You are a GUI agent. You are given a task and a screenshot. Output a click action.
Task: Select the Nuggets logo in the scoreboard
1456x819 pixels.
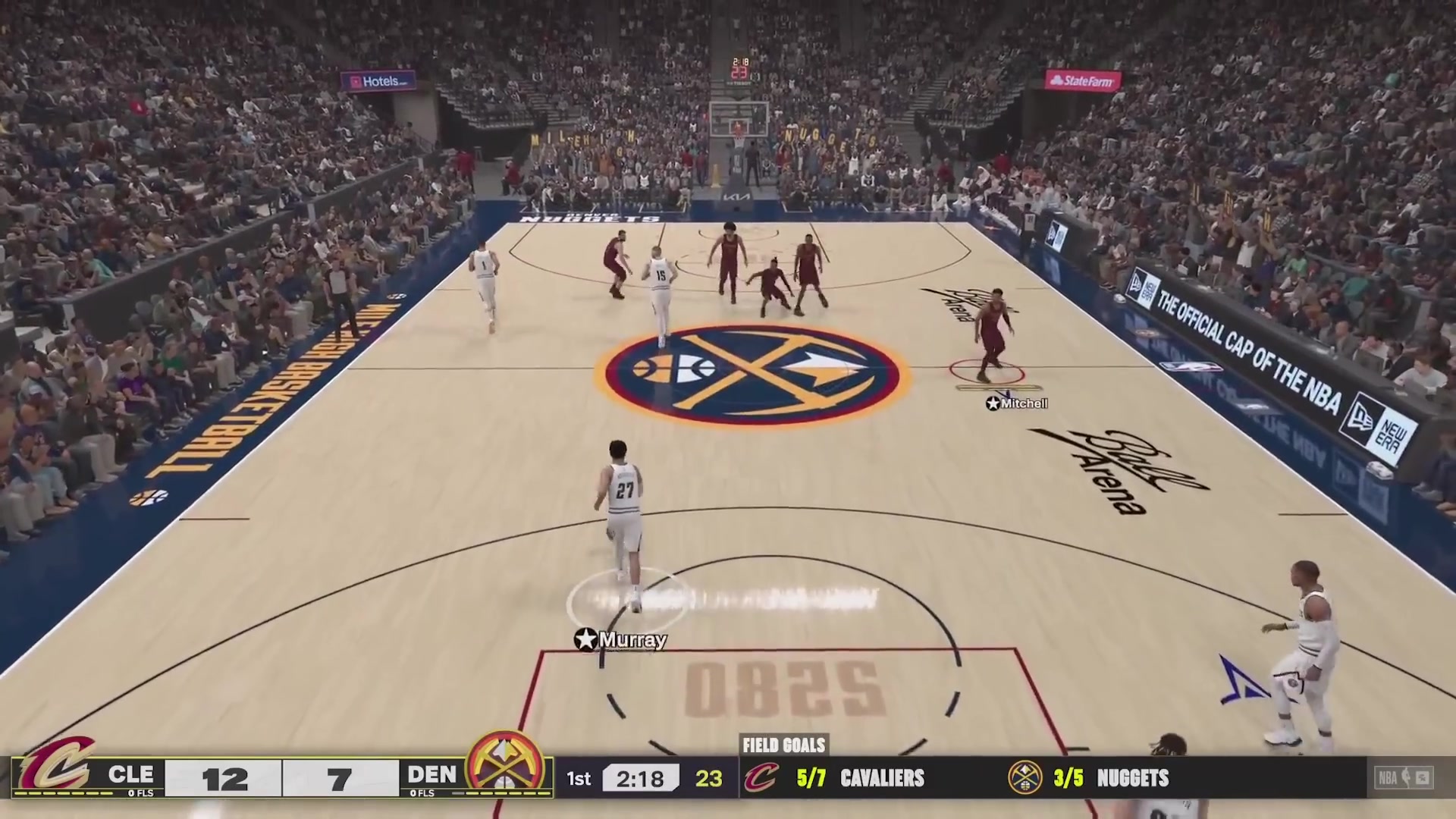[x=504, y=773]
